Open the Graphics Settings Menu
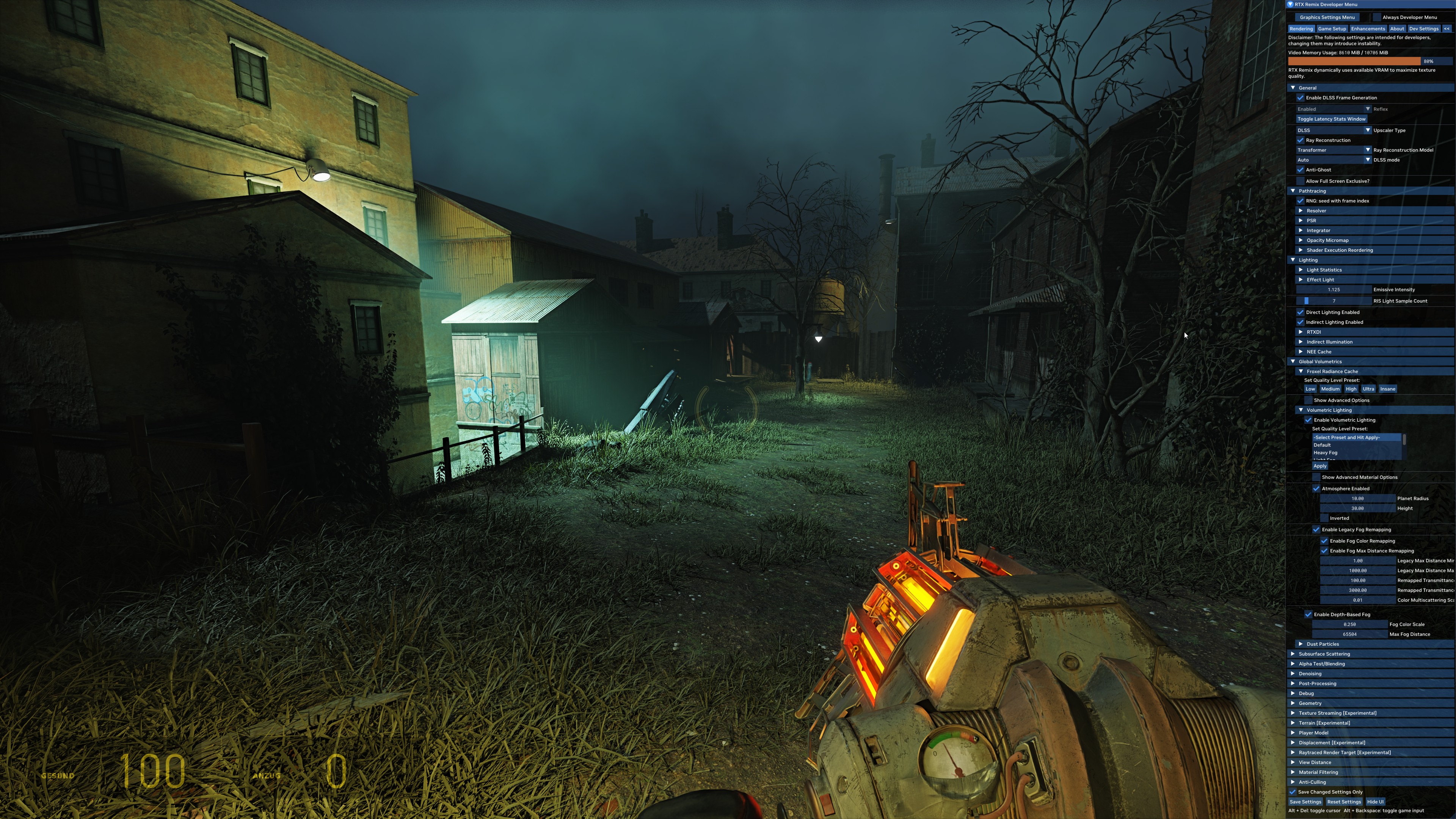1456x819 pixels. (x=1328, y=17)
